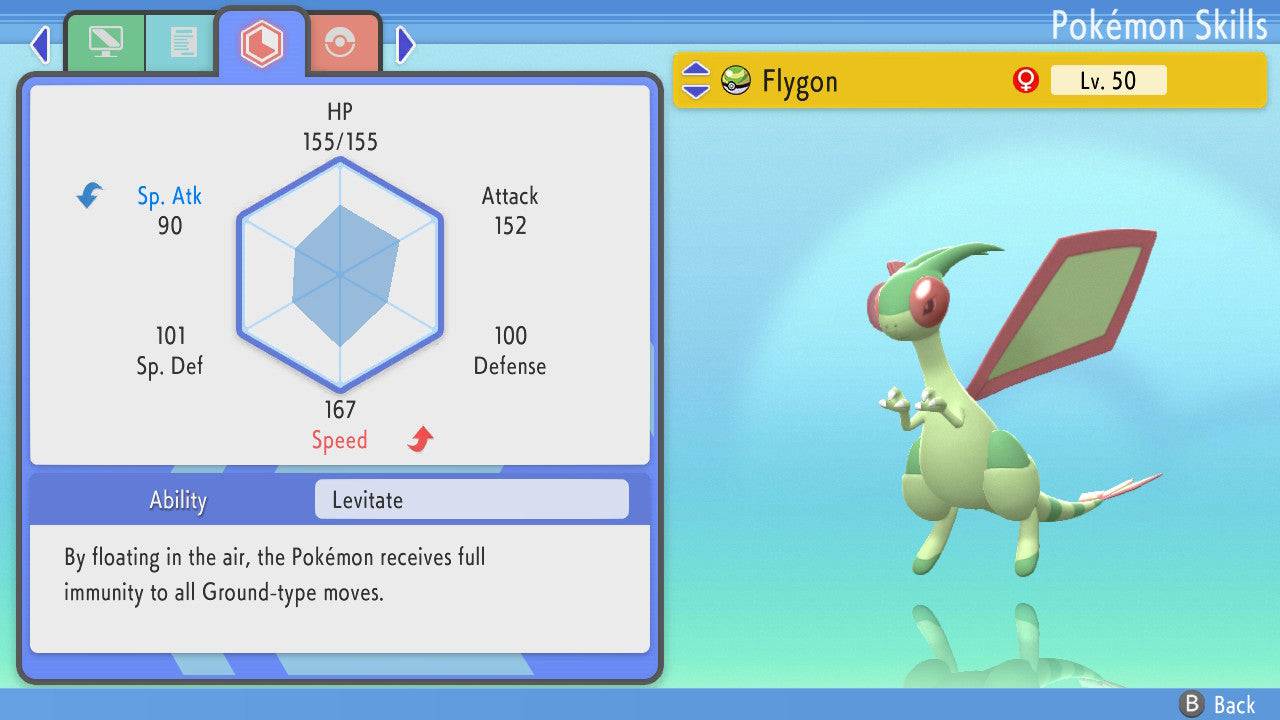
Task: Open the Pokémon Info tab with monitor icon
Action: pos(104,42)
